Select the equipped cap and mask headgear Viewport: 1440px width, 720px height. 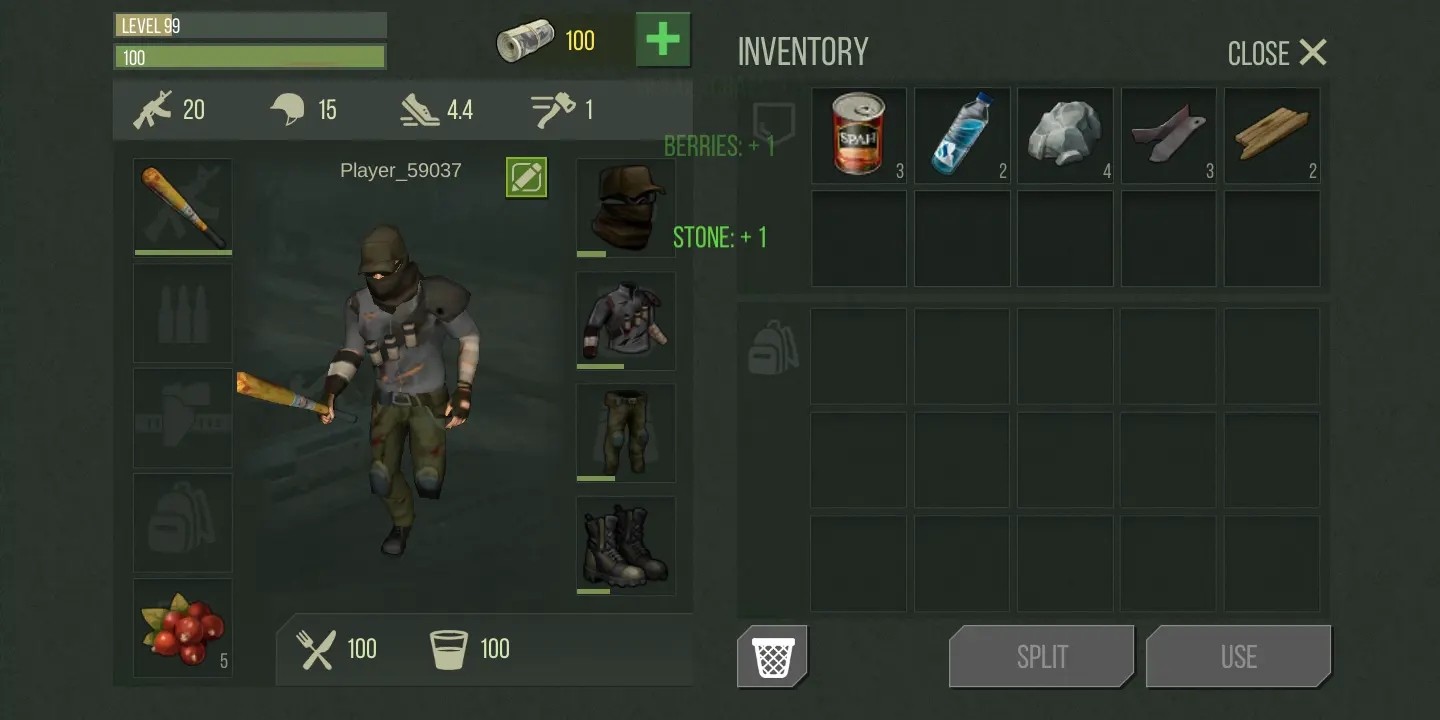coord(626,207)
